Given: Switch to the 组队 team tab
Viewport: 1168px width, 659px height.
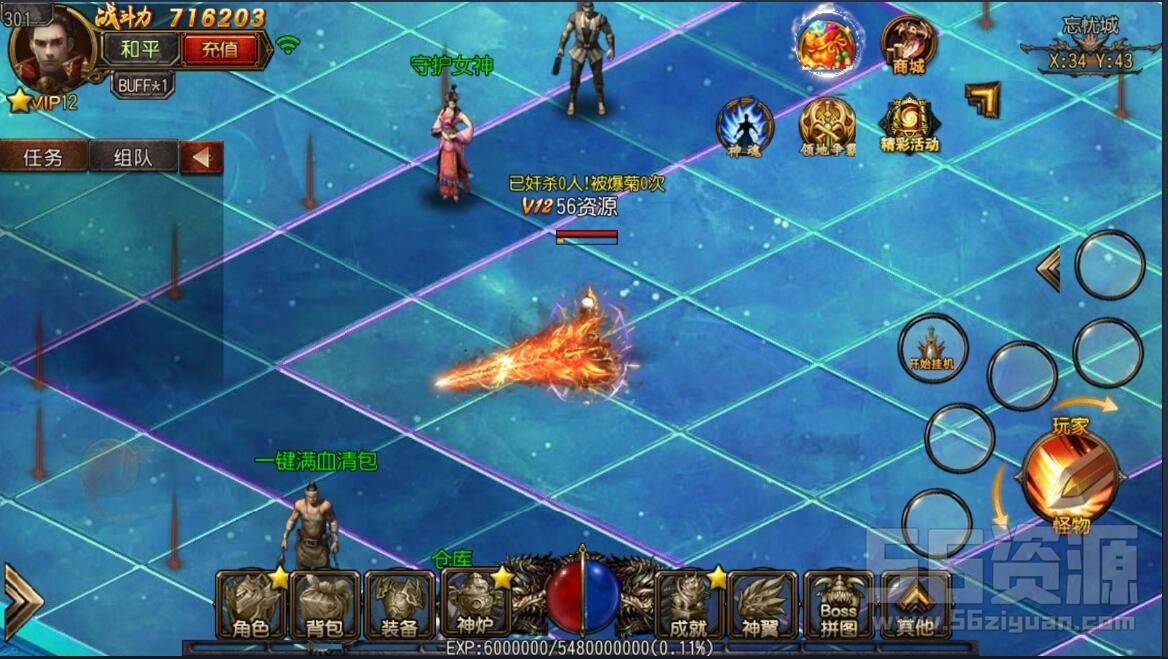Looking at the screenshot, I should pyautogui.click(x=133, y=158).
